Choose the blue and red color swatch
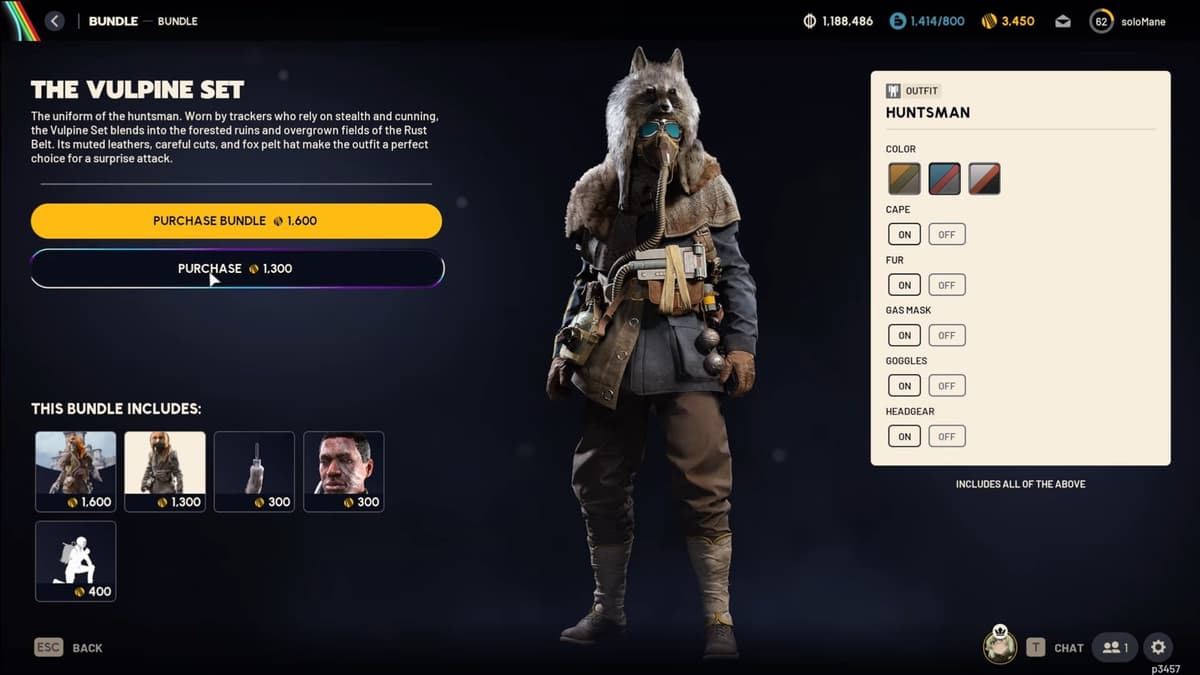1200x675 pixels. (944, 179)
